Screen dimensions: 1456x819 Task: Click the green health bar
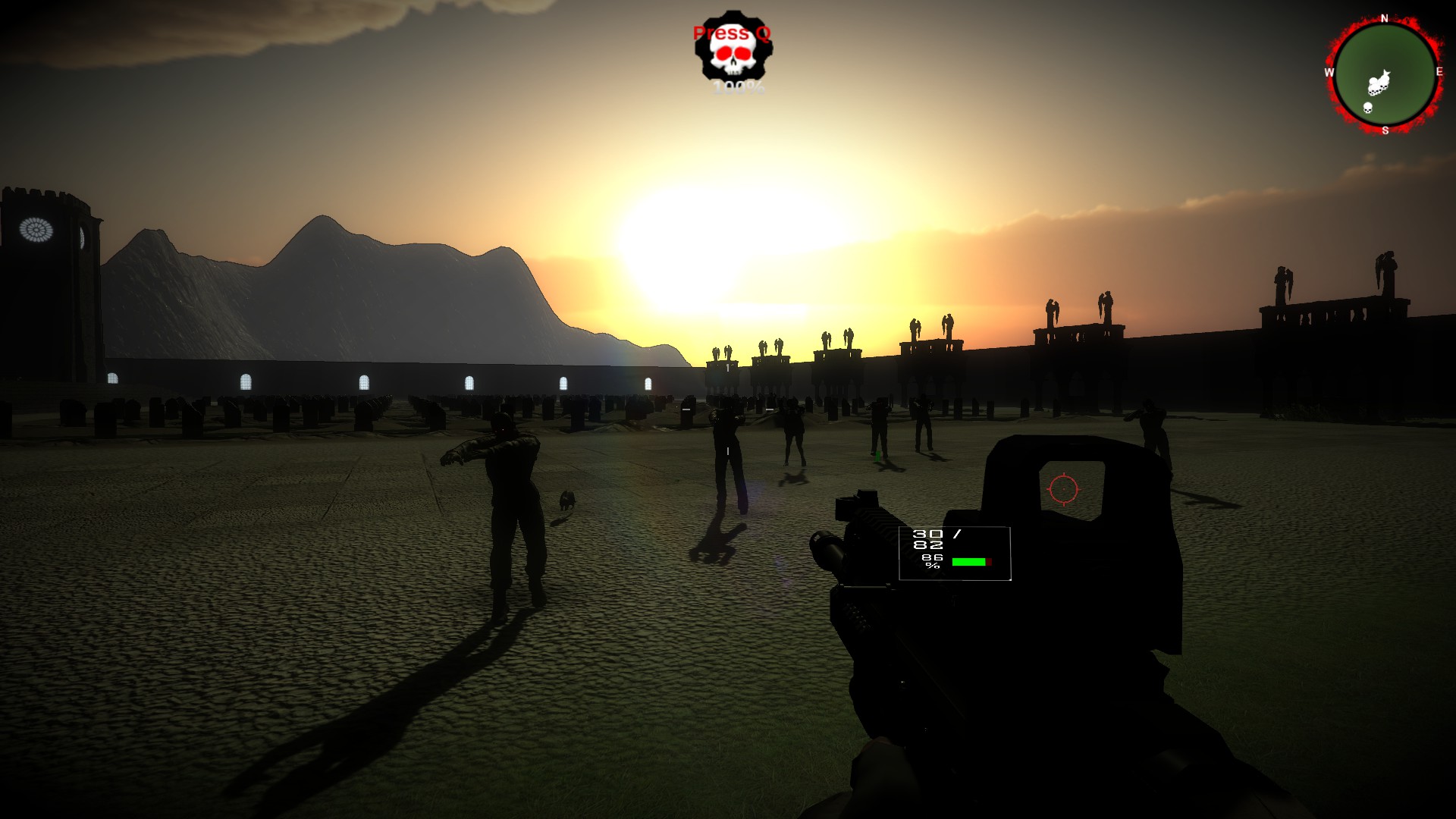tap(968, 562)
